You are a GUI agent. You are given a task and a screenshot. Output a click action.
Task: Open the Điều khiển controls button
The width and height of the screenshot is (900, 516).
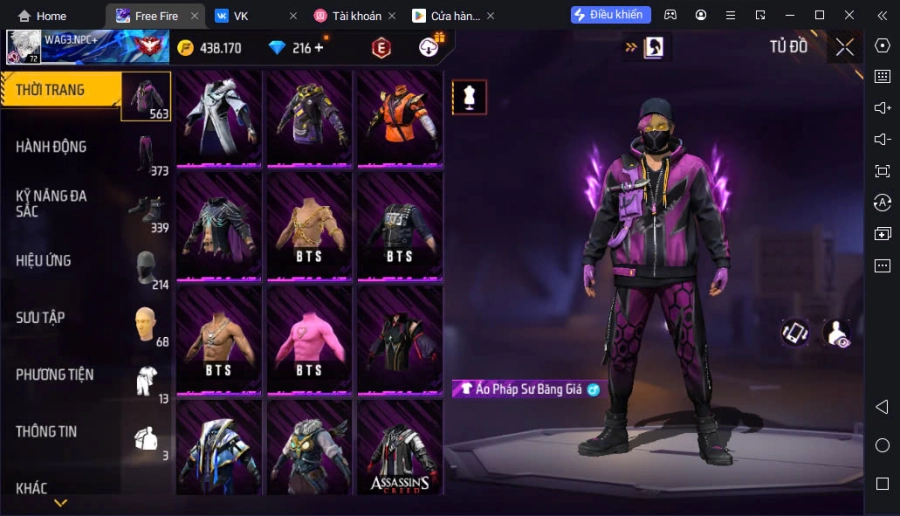[x=610, y=15]
